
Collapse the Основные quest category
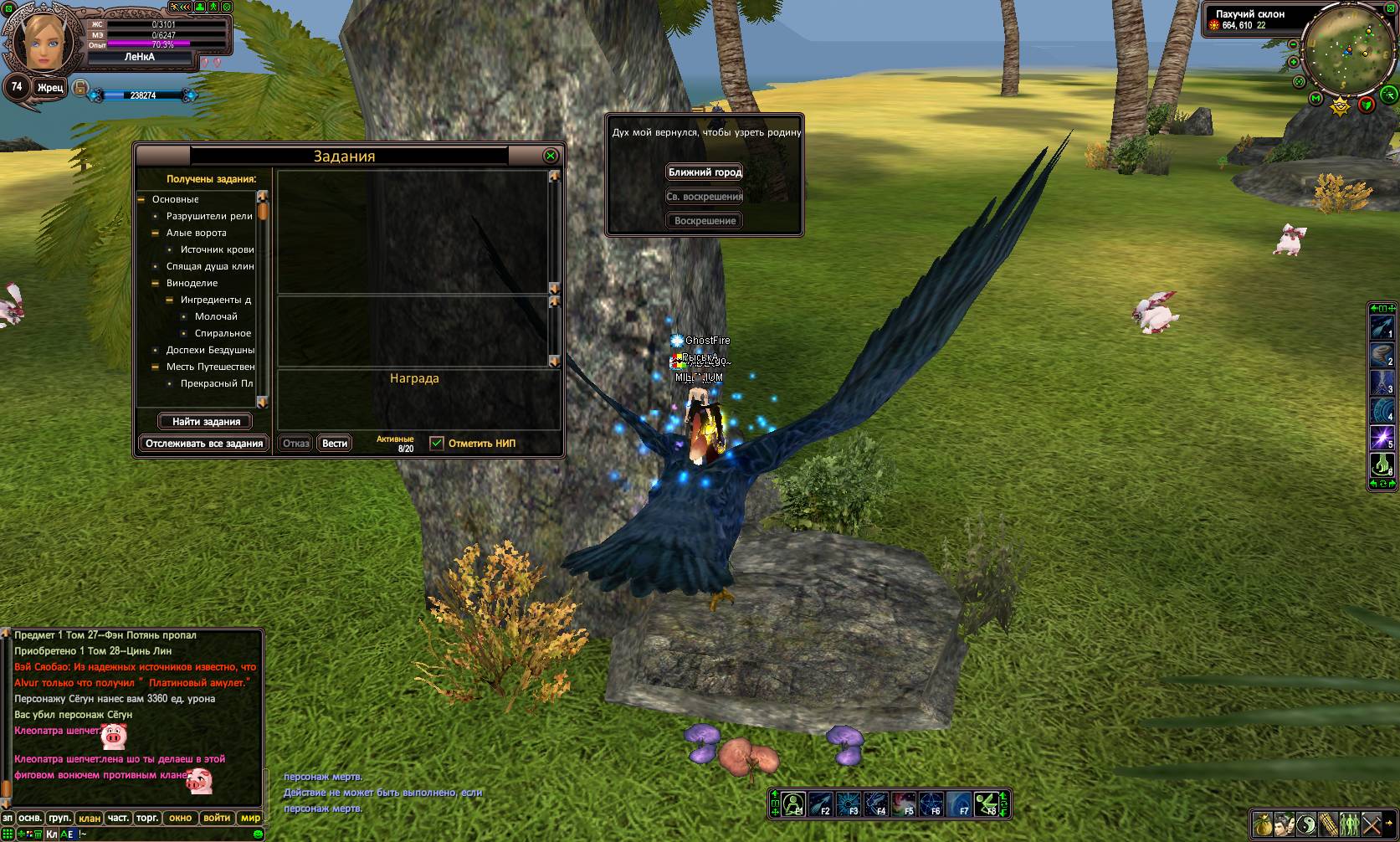click(x=141, y=199)
